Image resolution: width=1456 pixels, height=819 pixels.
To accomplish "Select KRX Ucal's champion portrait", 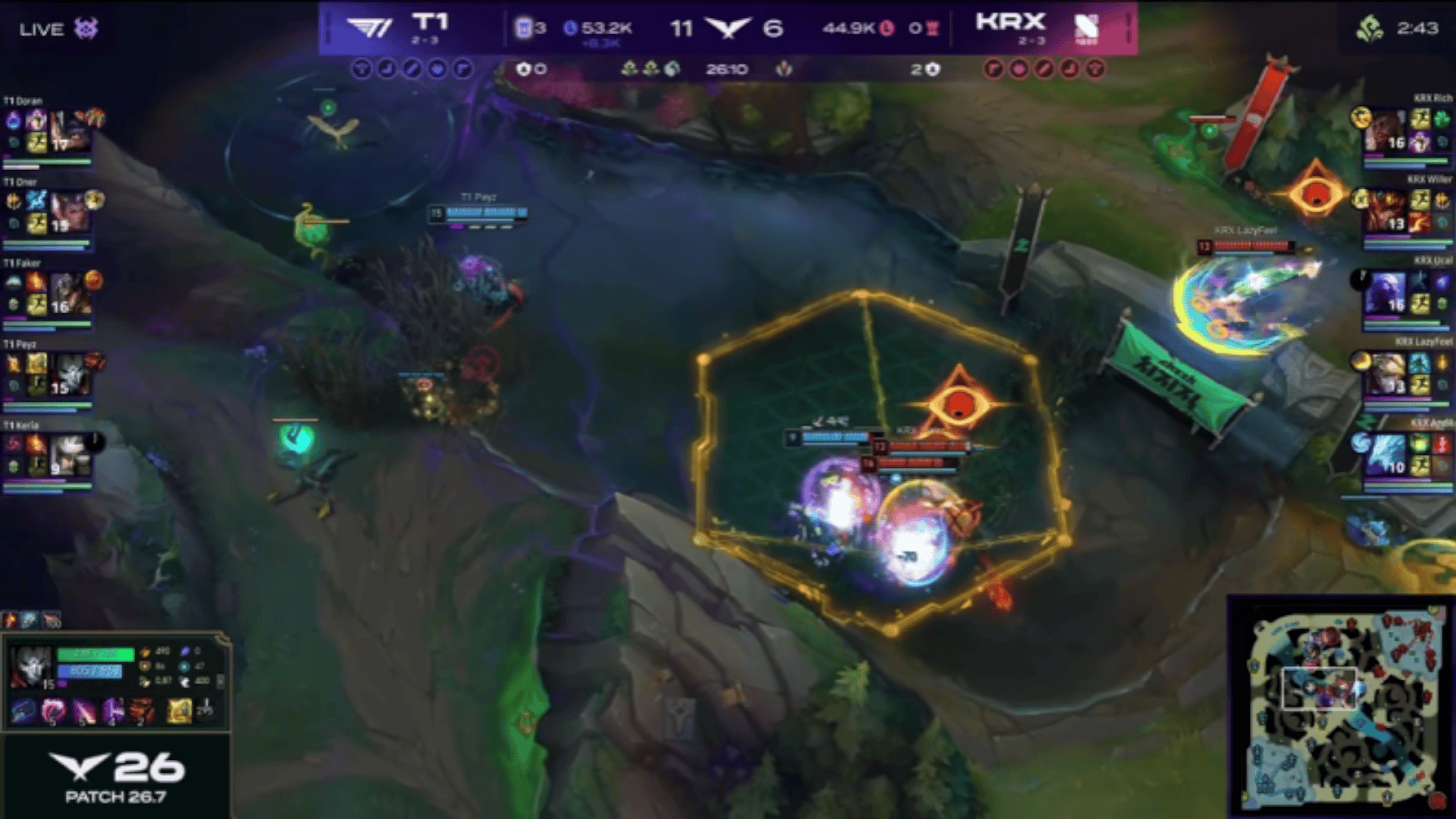I will 1386,293.
